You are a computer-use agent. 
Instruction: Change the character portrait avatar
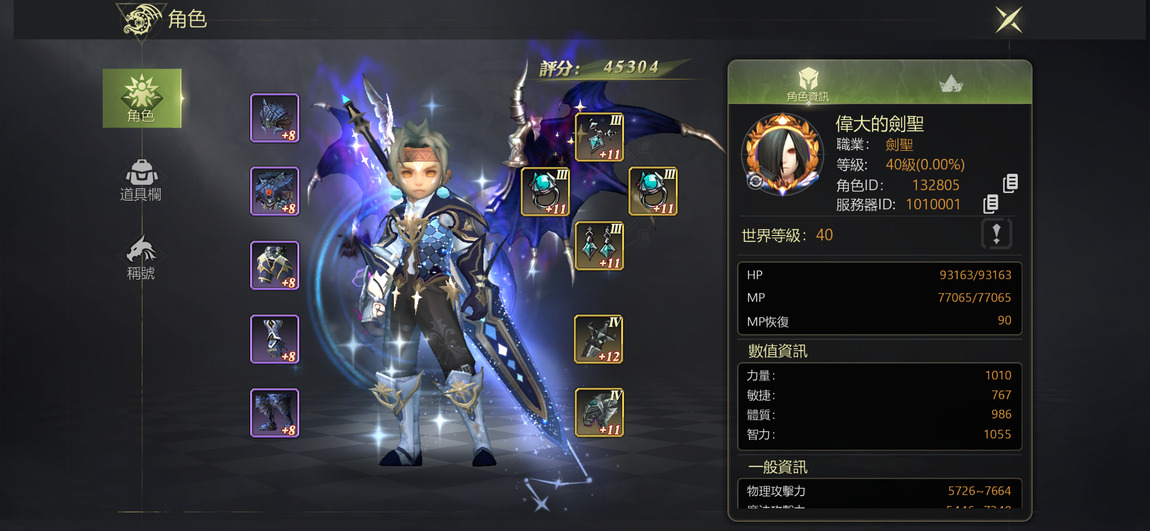coord(755,182)
